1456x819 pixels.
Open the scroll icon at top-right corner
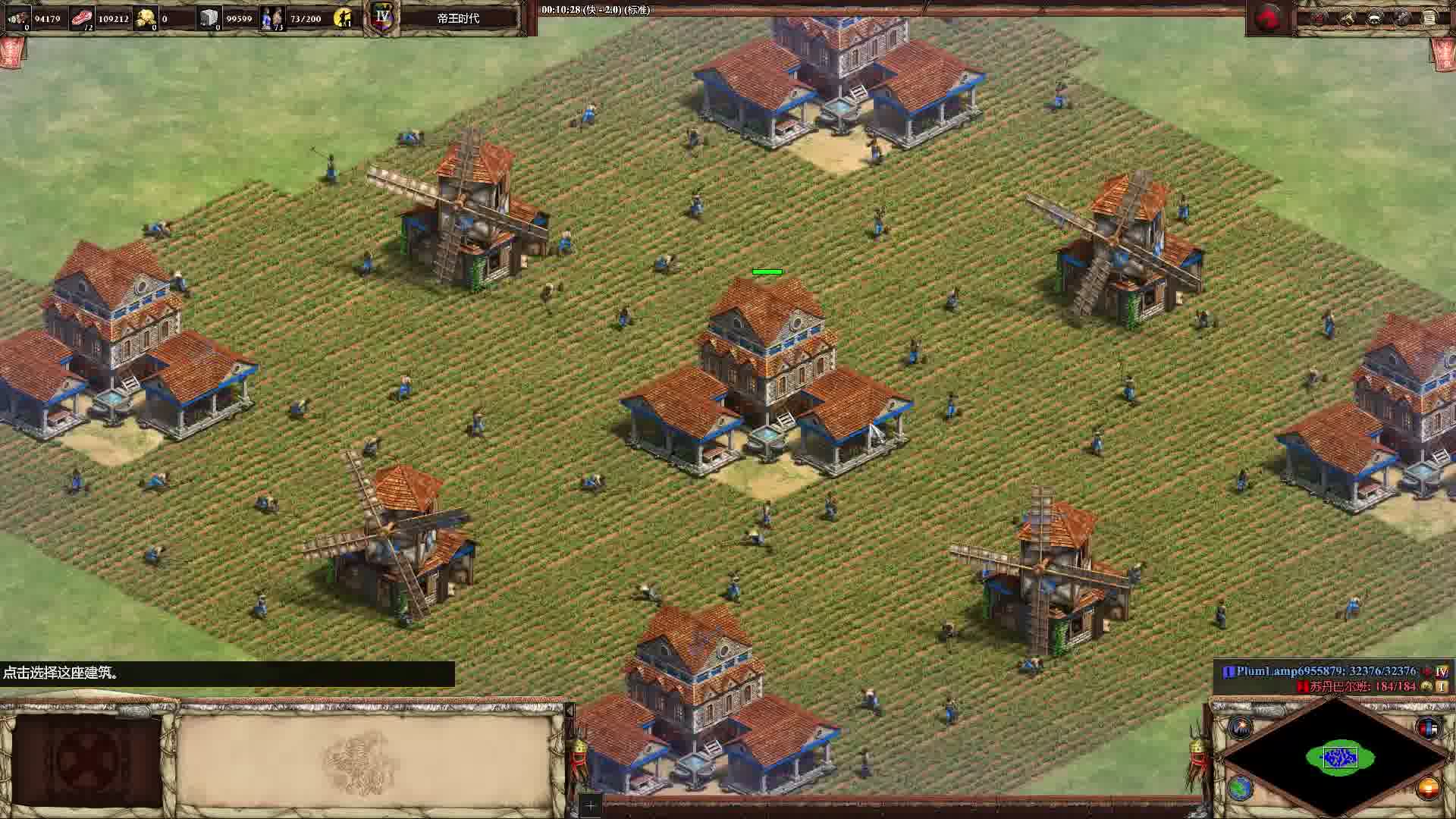tap(1430, 18)
